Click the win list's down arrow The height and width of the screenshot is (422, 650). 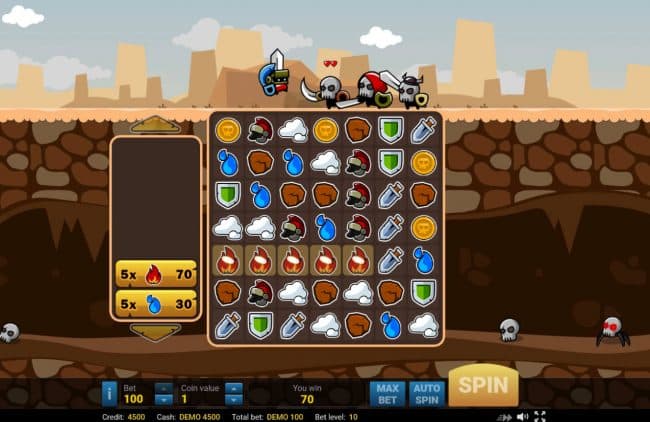(x=156, y=332)
